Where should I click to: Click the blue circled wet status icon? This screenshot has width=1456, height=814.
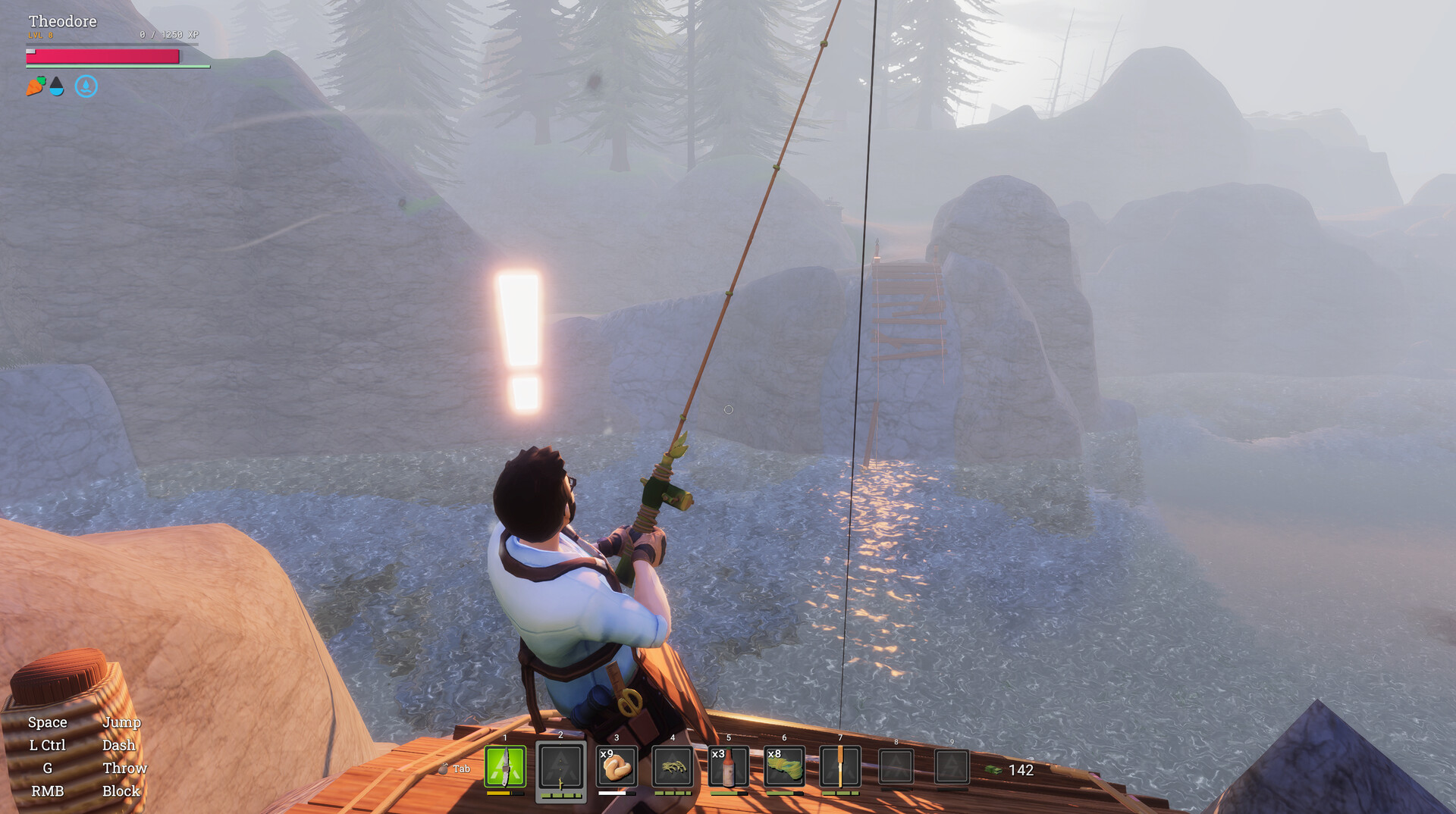(x=86, y=86)
